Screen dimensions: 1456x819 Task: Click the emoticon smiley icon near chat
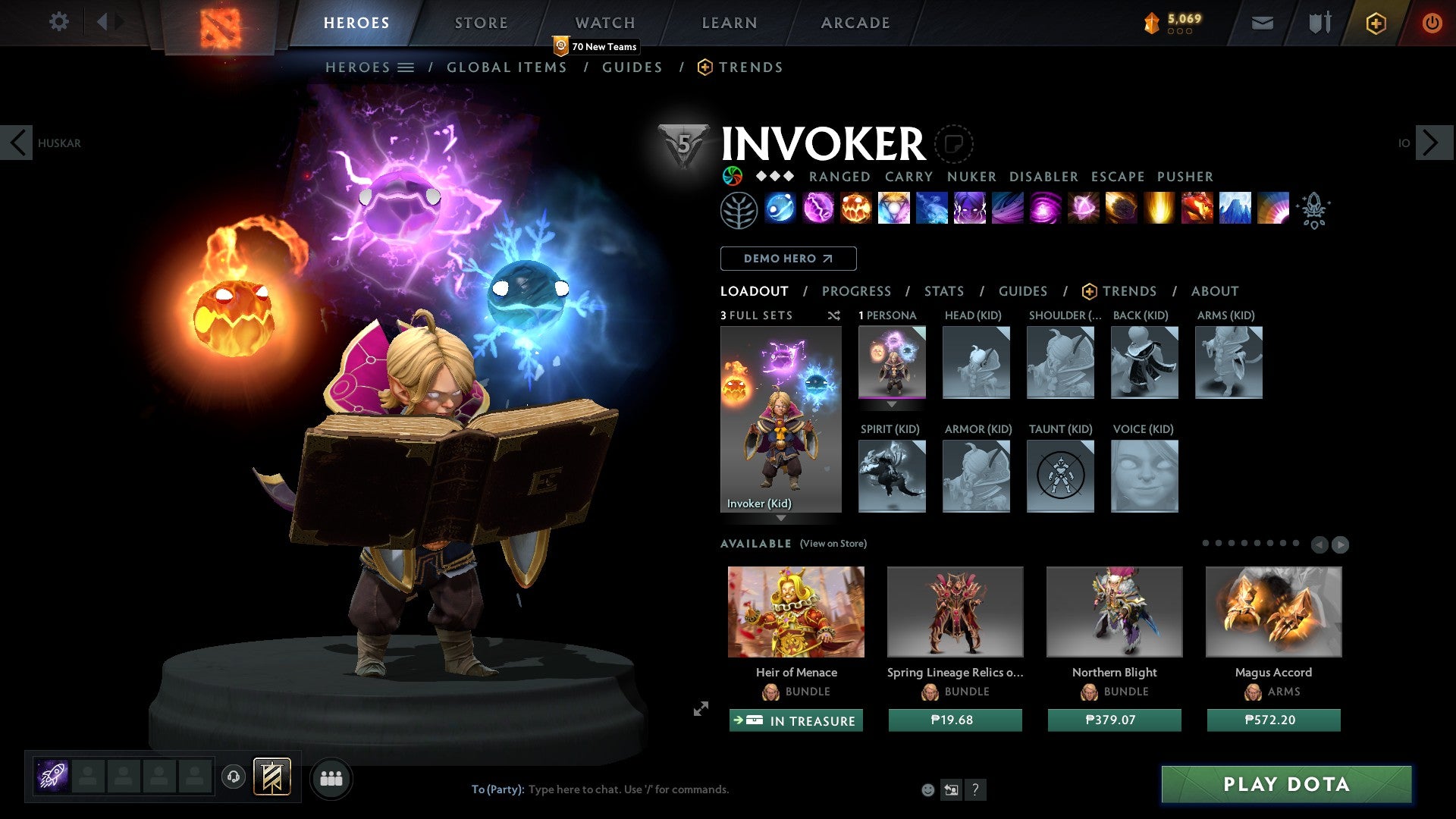coord(927,789)
